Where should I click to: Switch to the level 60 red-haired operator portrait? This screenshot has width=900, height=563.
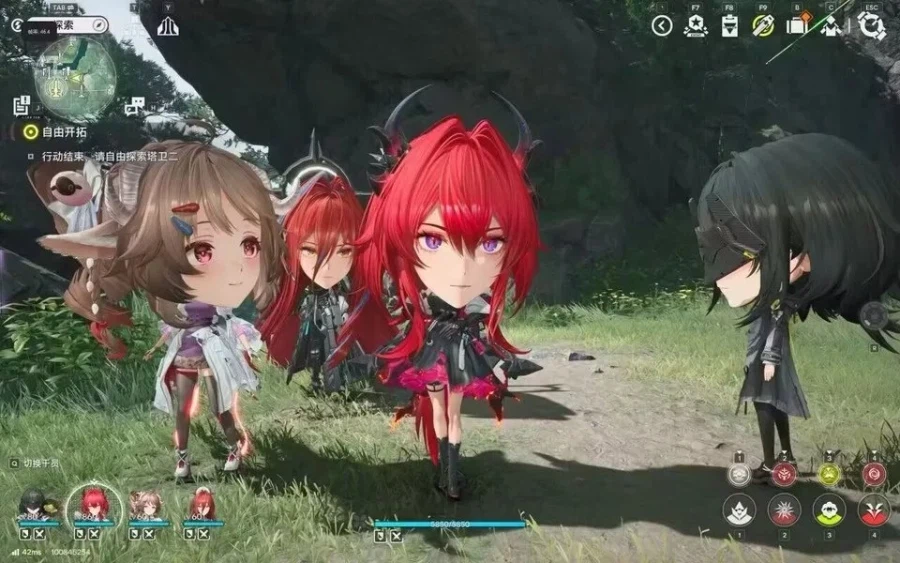(x=203, y=503)
